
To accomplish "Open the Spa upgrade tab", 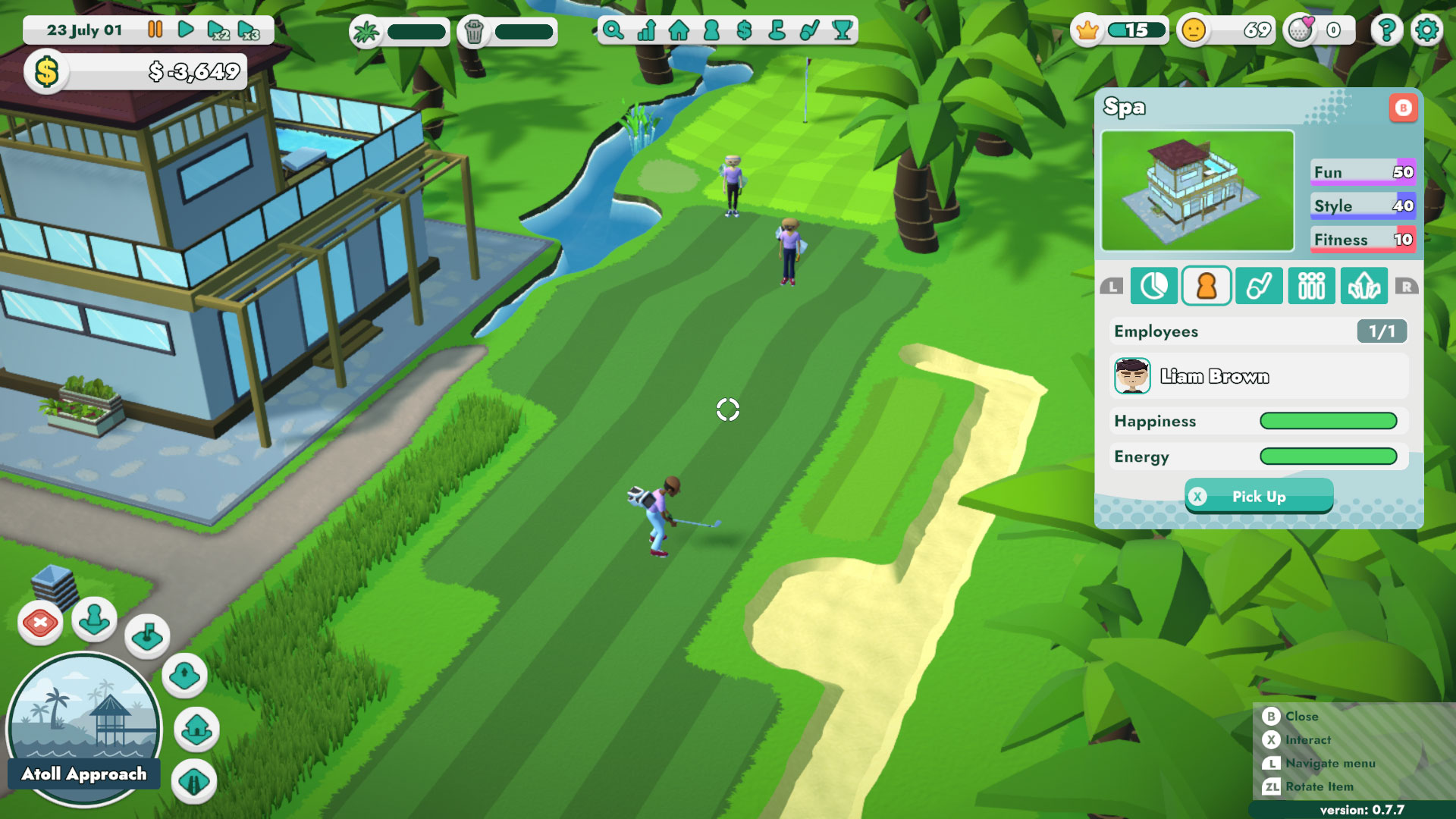I will pos(1363,286).
